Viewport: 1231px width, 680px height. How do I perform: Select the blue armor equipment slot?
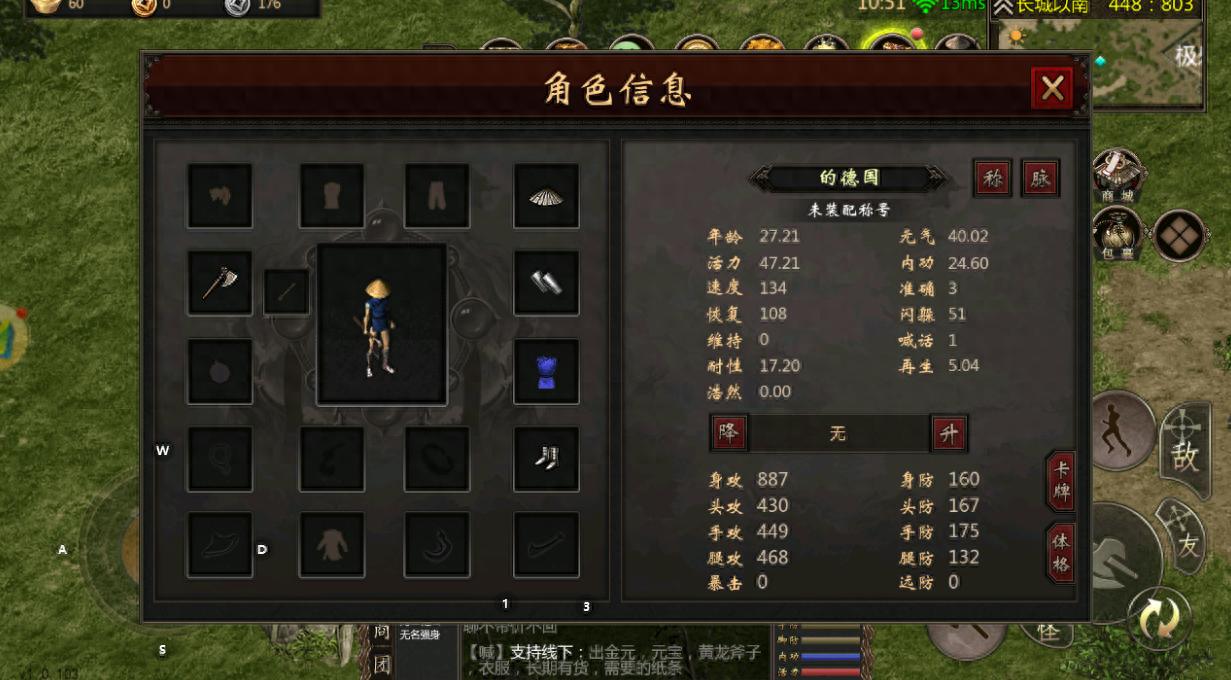[546, 371]
